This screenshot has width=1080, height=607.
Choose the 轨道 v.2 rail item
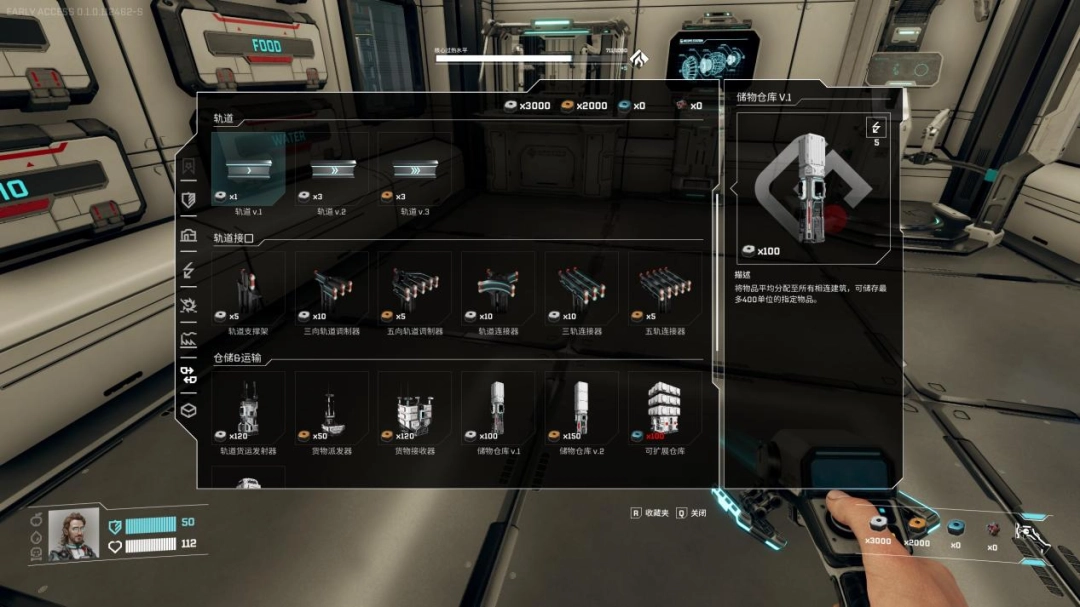tap(331, 170)
